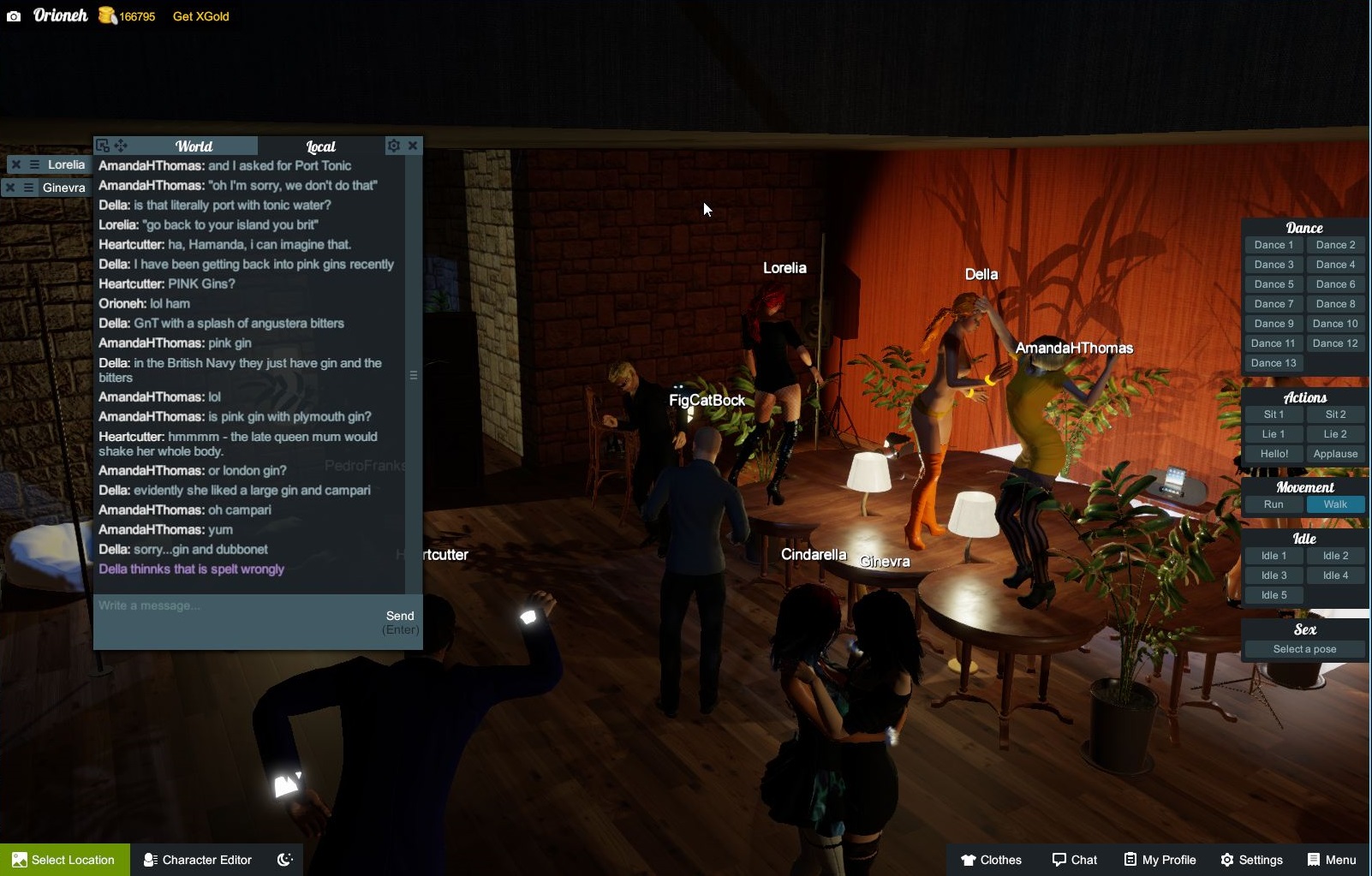Close the chat window

(413, 146)
